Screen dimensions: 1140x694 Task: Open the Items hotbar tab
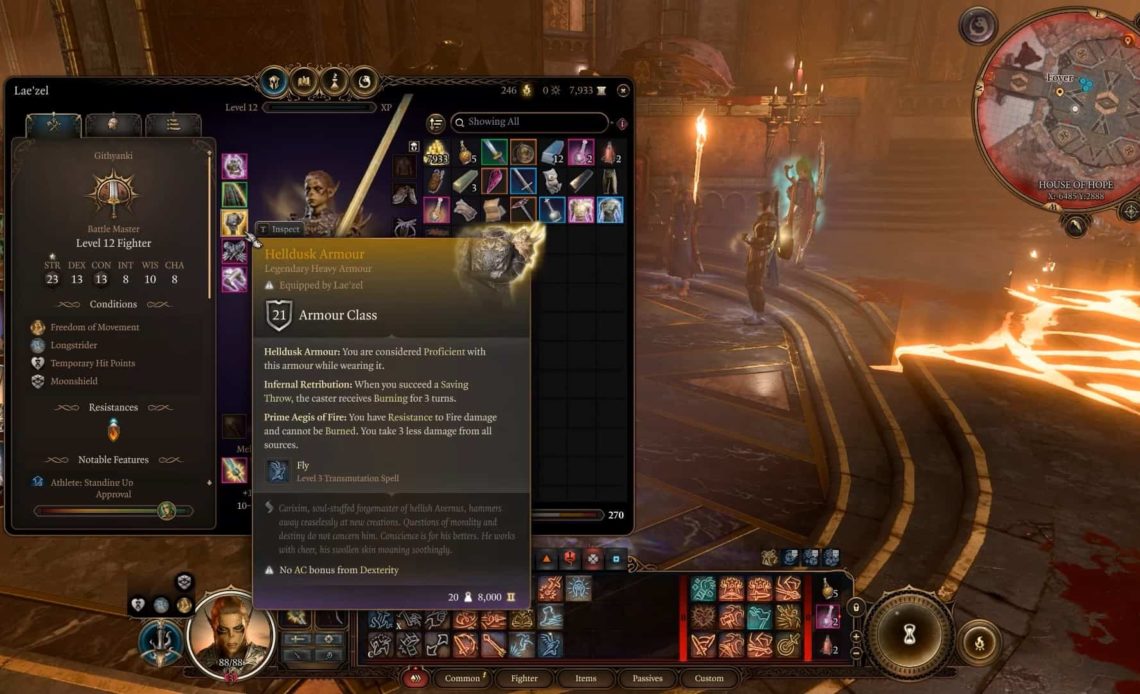587,678
